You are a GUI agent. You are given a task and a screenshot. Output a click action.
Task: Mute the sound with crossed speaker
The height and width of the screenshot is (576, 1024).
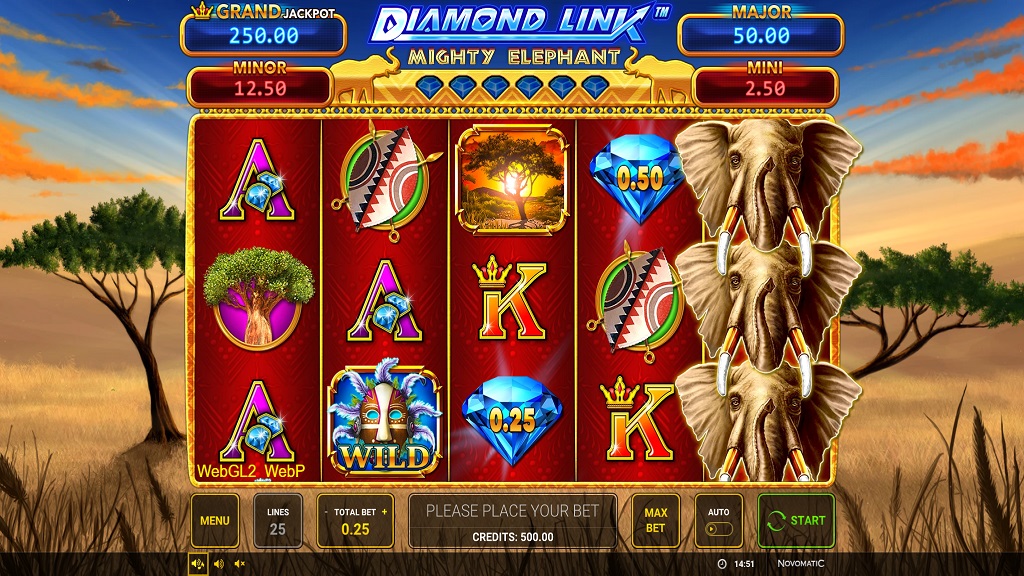point(239,564)
